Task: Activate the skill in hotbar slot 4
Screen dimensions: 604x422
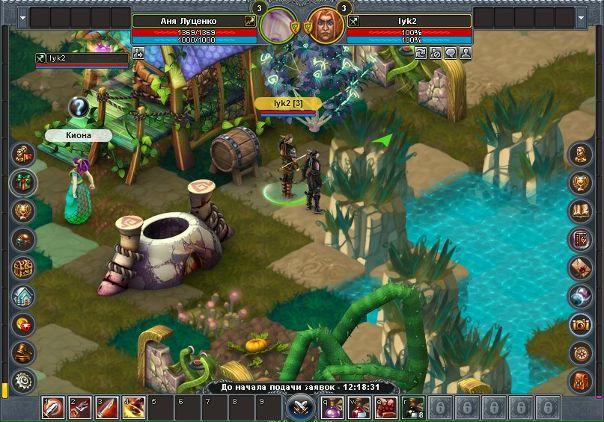Action: point(133,407)
